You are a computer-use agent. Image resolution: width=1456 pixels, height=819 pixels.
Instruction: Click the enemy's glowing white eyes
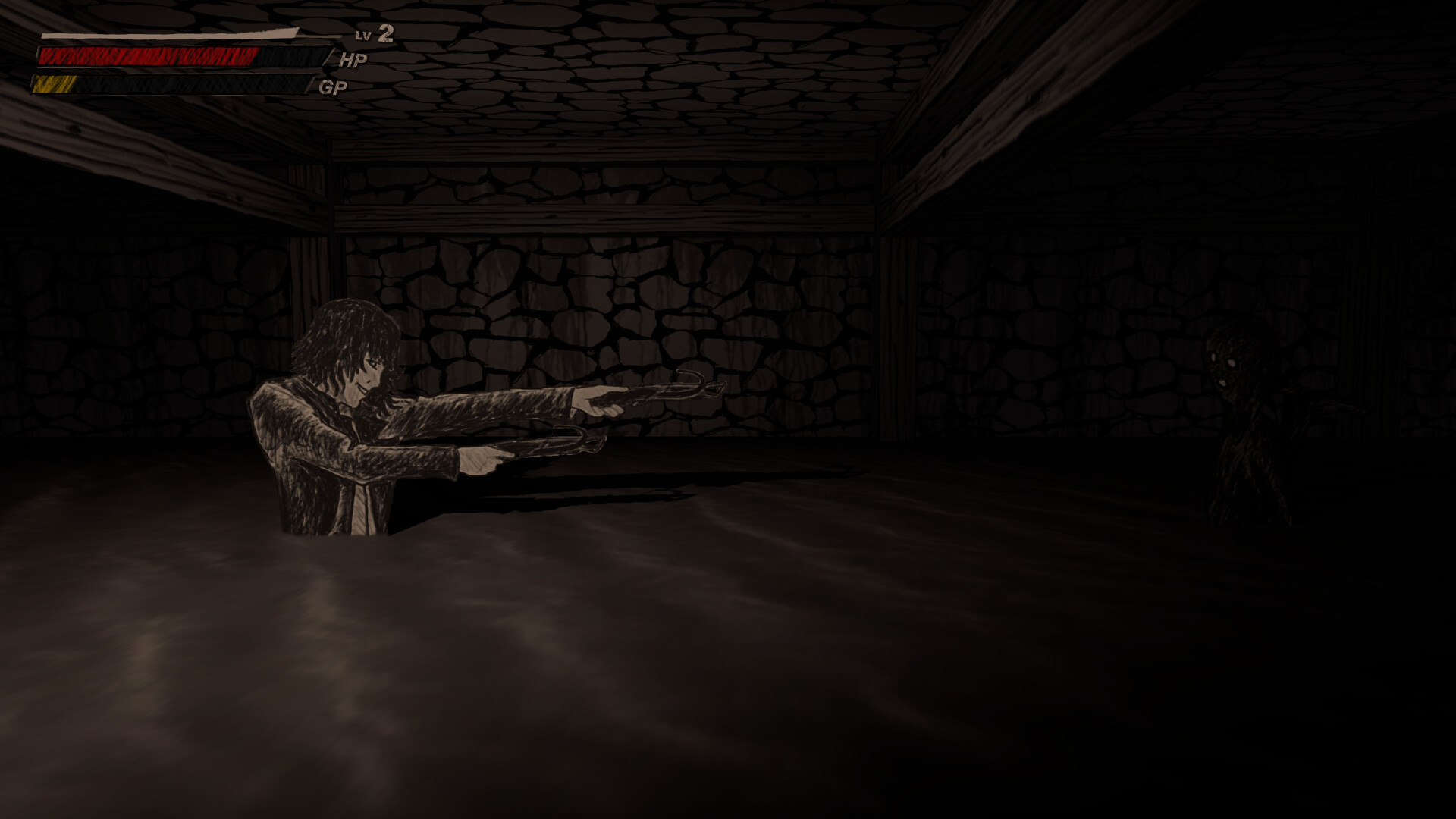pyautogui.click(x=1222, y=362)
